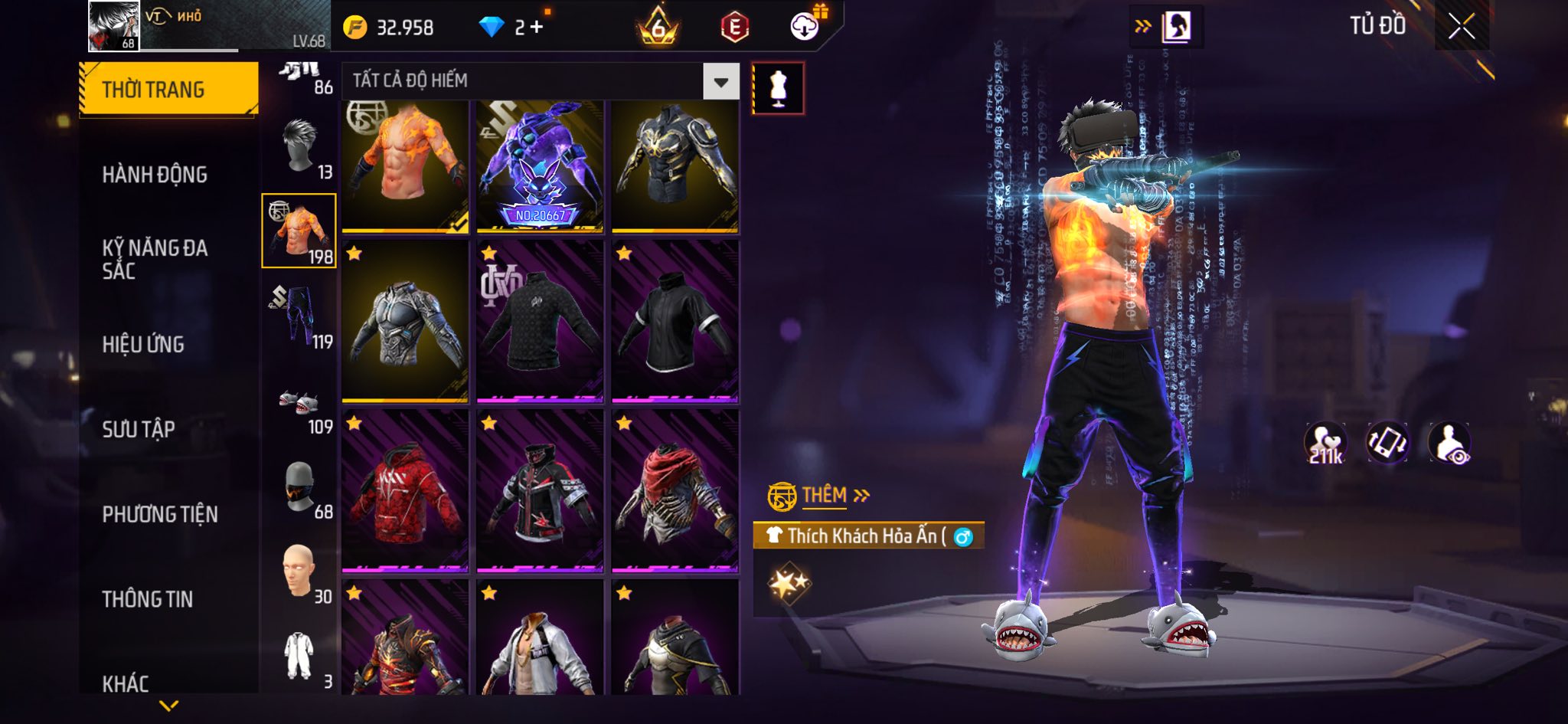The width and height of the screenshot is (1568, 724).
Task: Show the Thông Tin tab
Action: tap(148, 599)
